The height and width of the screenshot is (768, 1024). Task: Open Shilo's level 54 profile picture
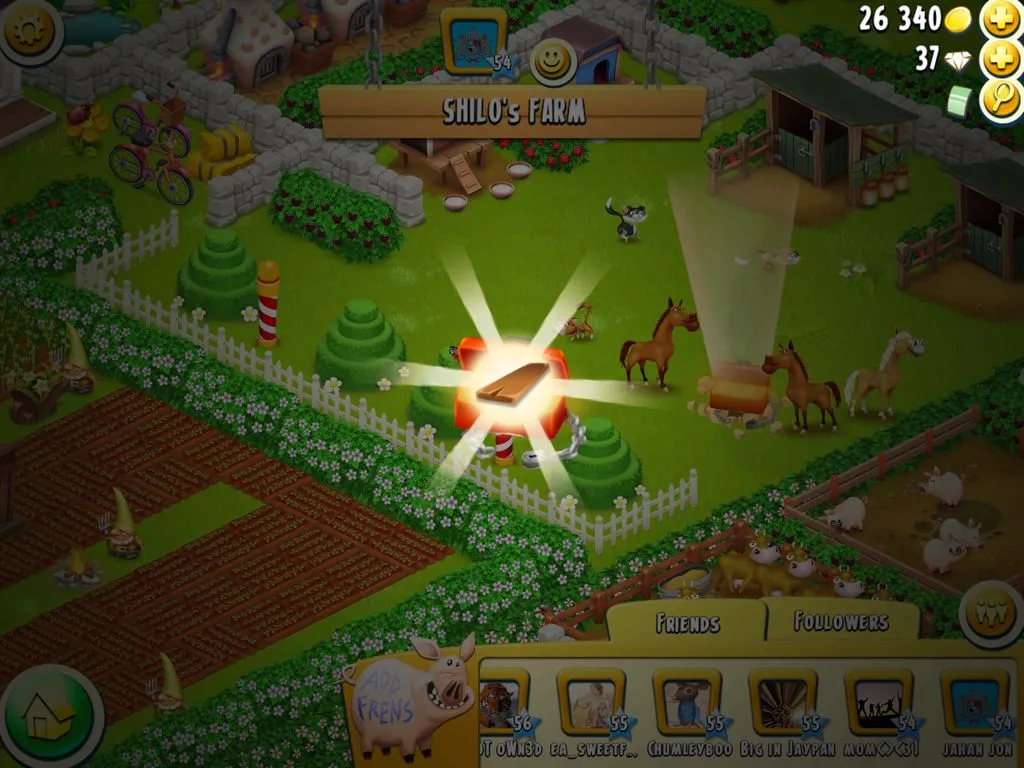click(473, 42)
